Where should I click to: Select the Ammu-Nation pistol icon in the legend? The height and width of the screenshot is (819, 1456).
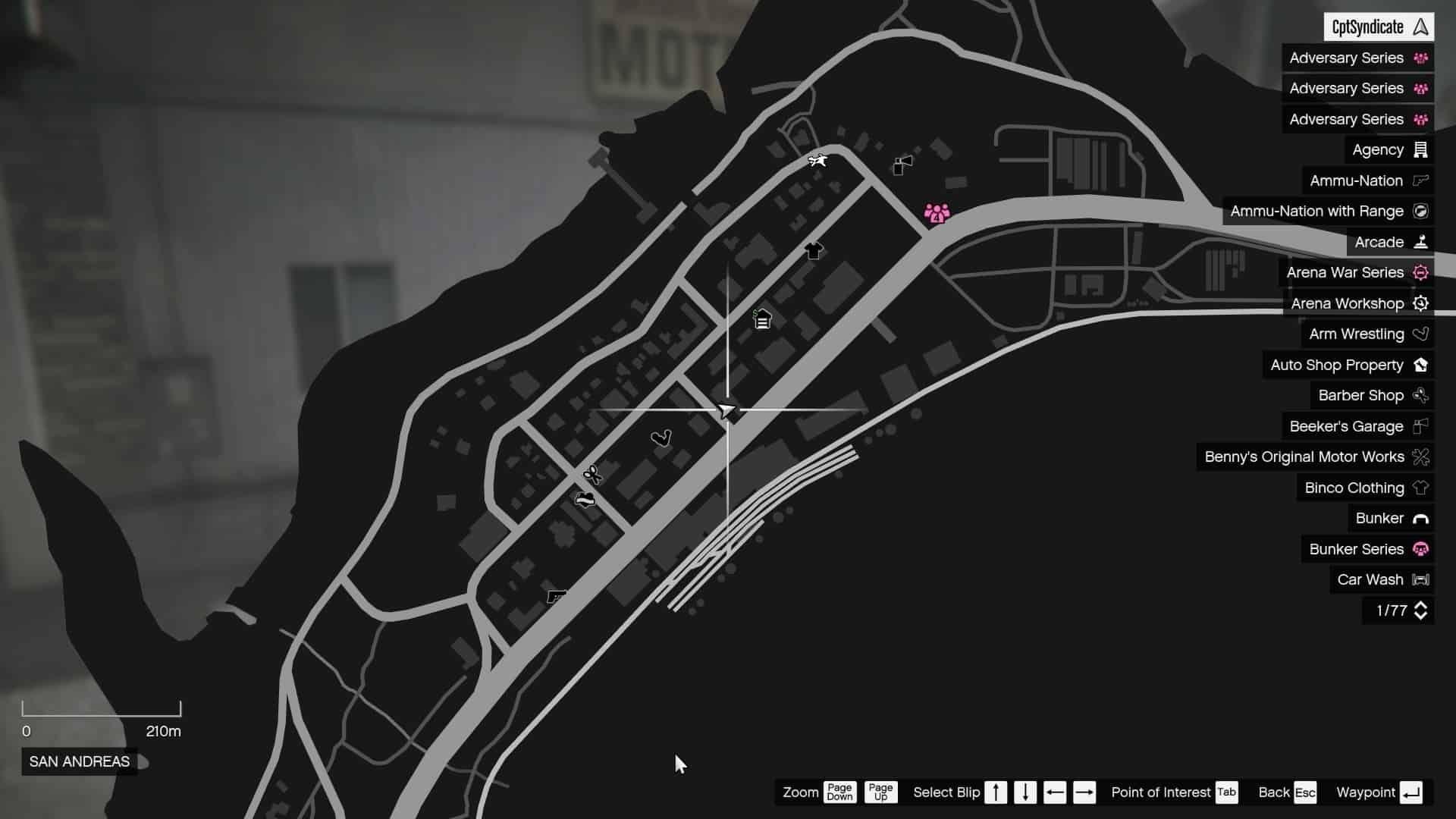[1420, 180]
